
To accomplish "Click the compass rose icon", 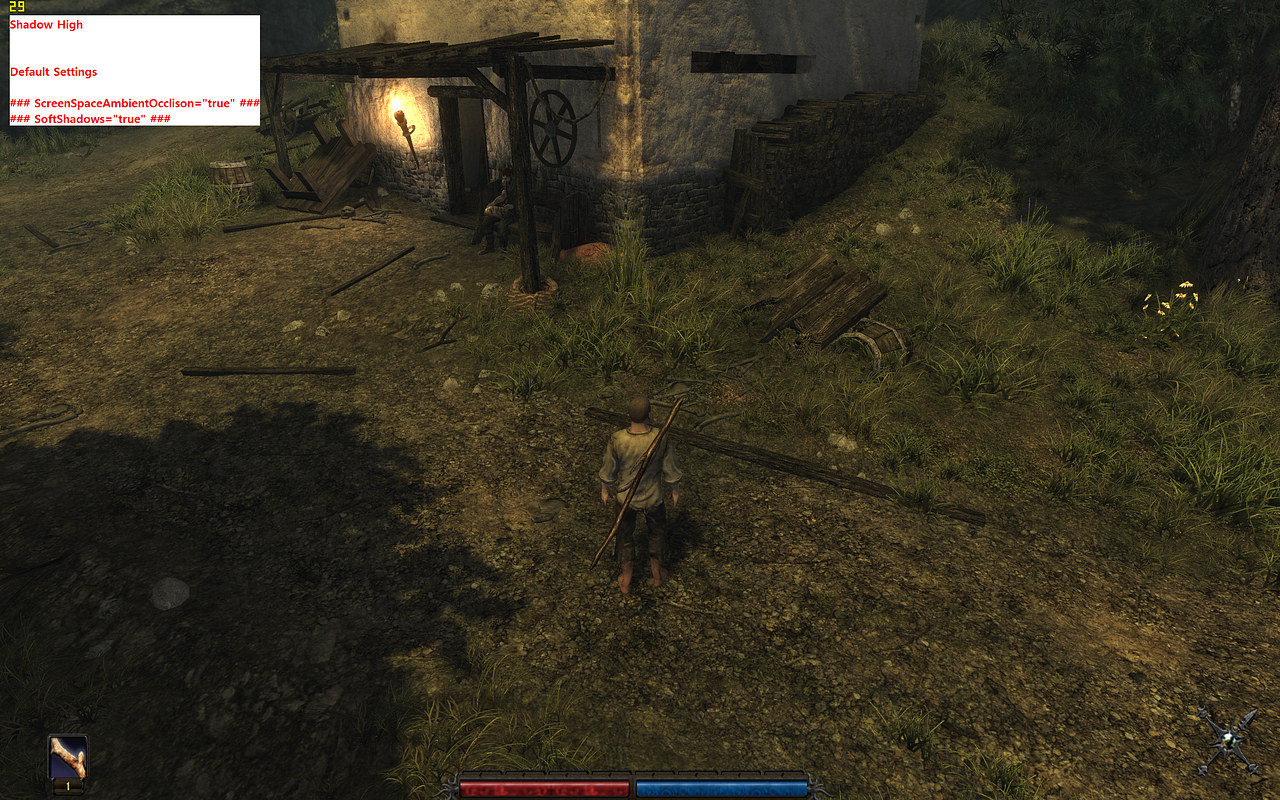I will (x=1229, y=741).
